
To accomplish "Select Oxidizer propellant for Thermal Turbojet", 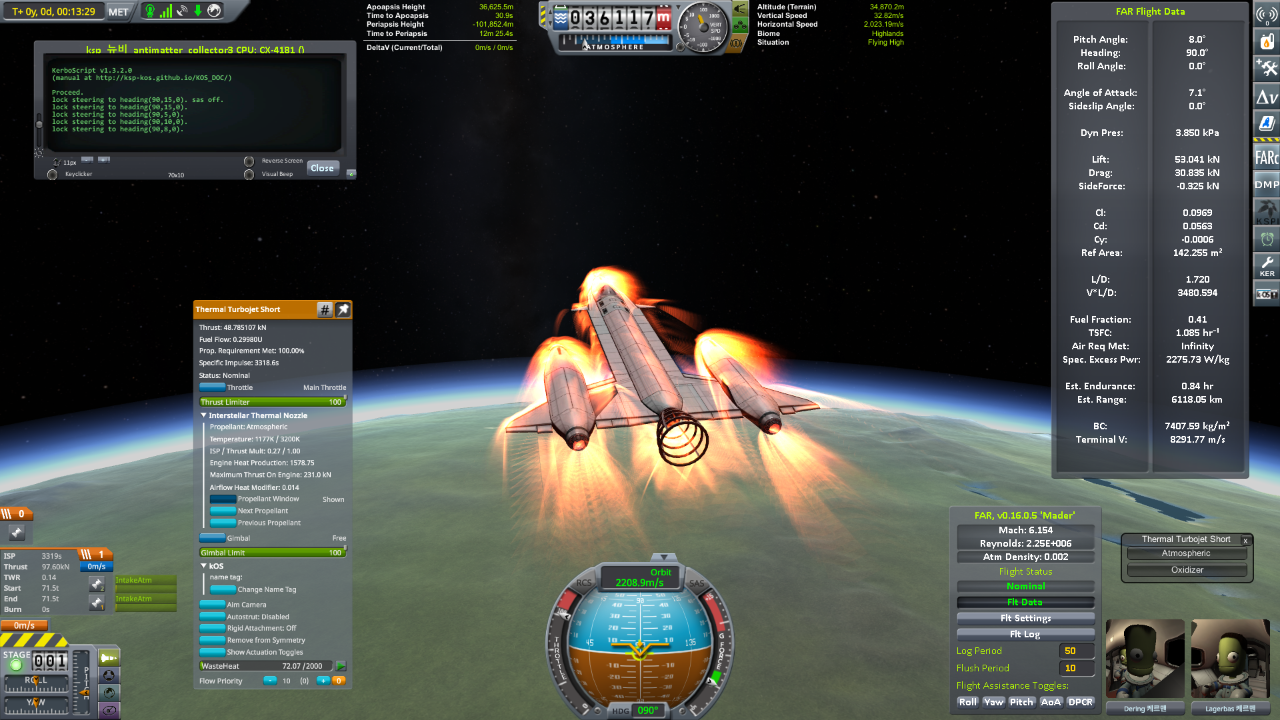I will pyautogui.click(x=1186, y=570).
